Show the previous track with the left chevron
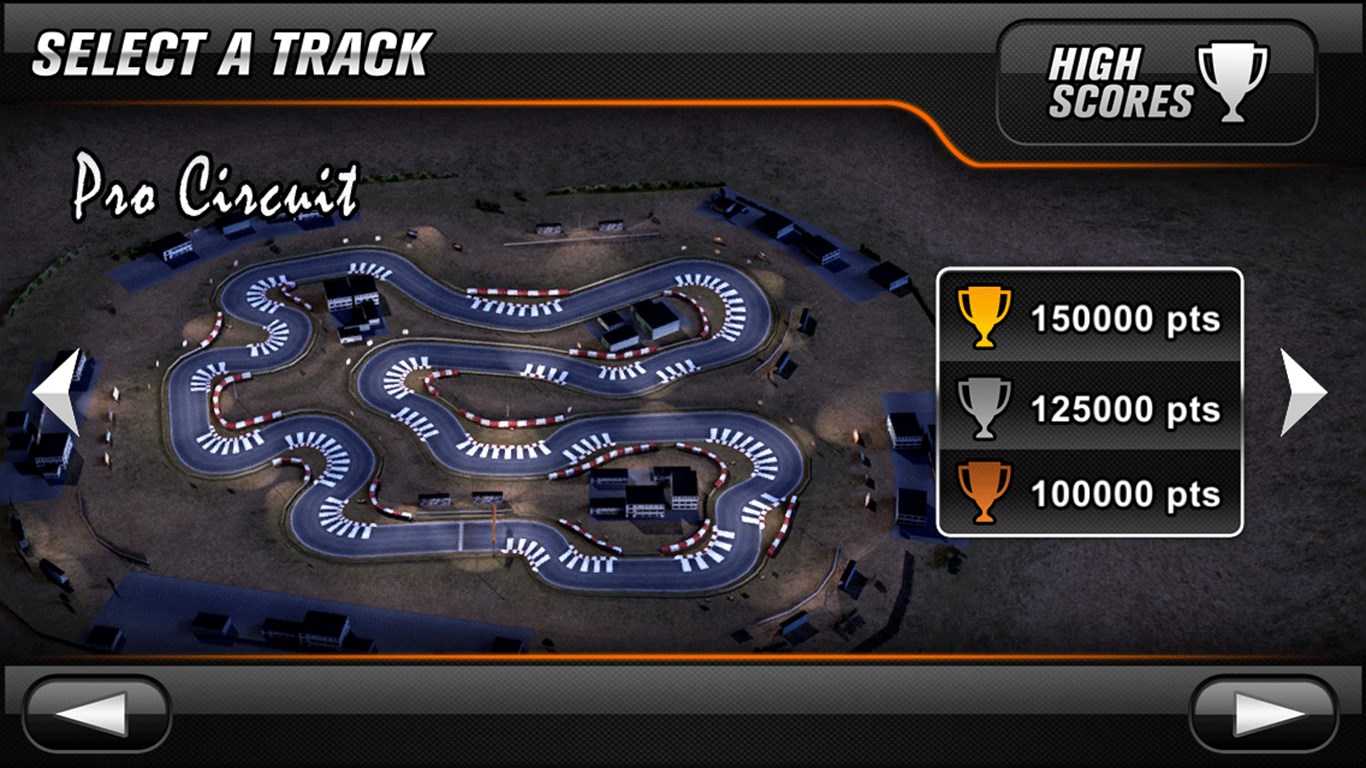The width and height of the screenshot is (1366, 768). (x=57, y=392)
